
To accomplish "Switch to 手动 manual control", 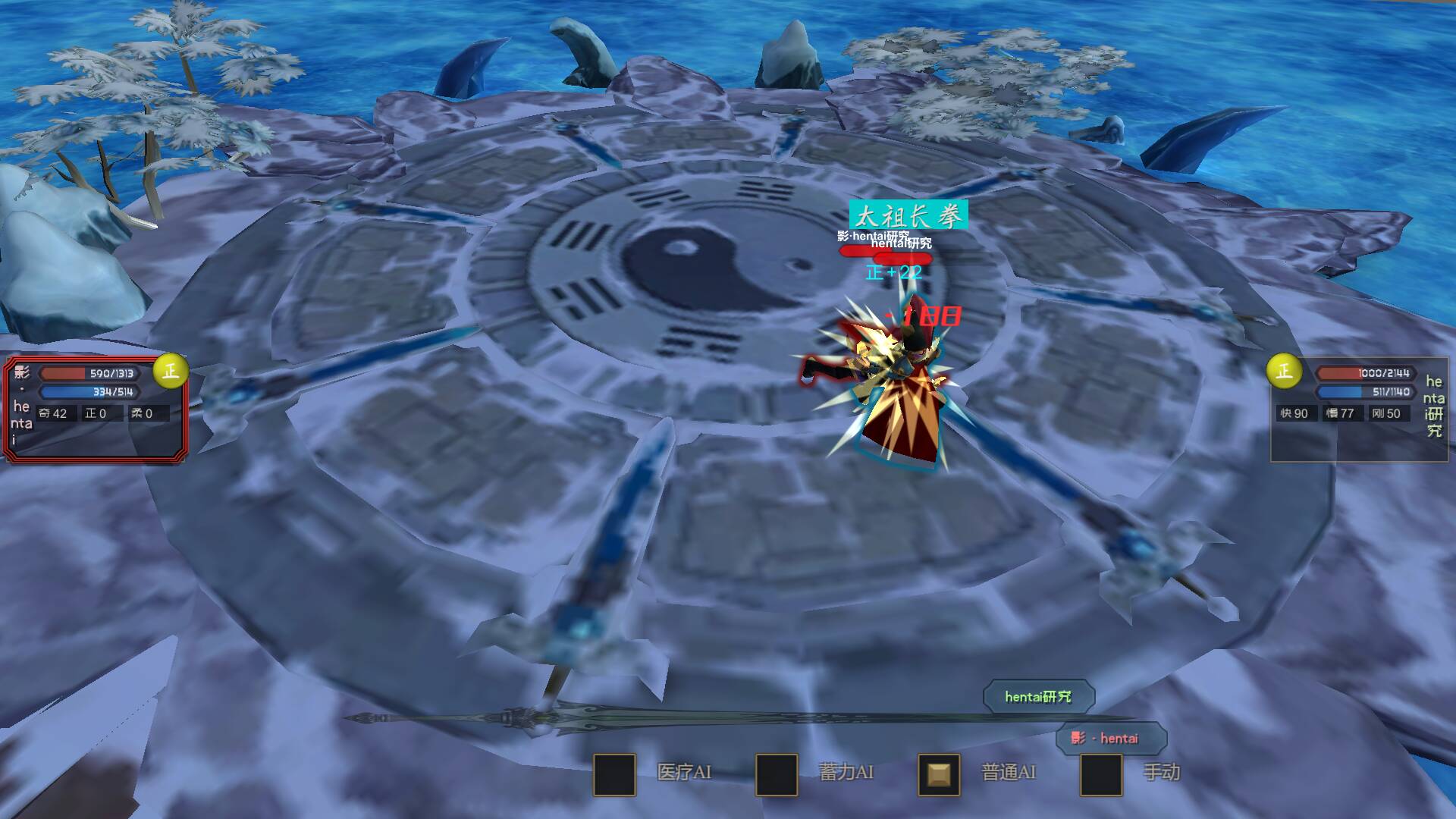I will click(x=1101, y=774).
